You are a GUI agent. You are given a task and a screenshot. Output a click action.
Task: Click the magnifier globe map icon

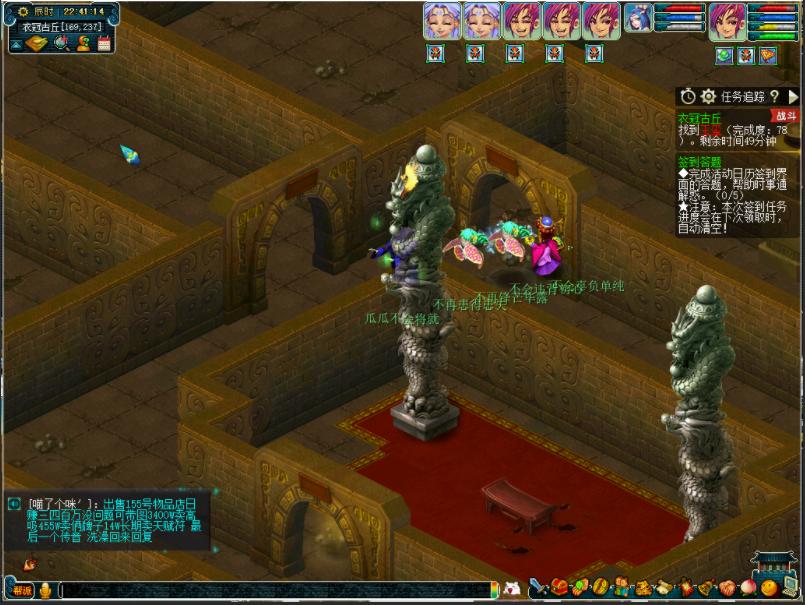point(61,42)
